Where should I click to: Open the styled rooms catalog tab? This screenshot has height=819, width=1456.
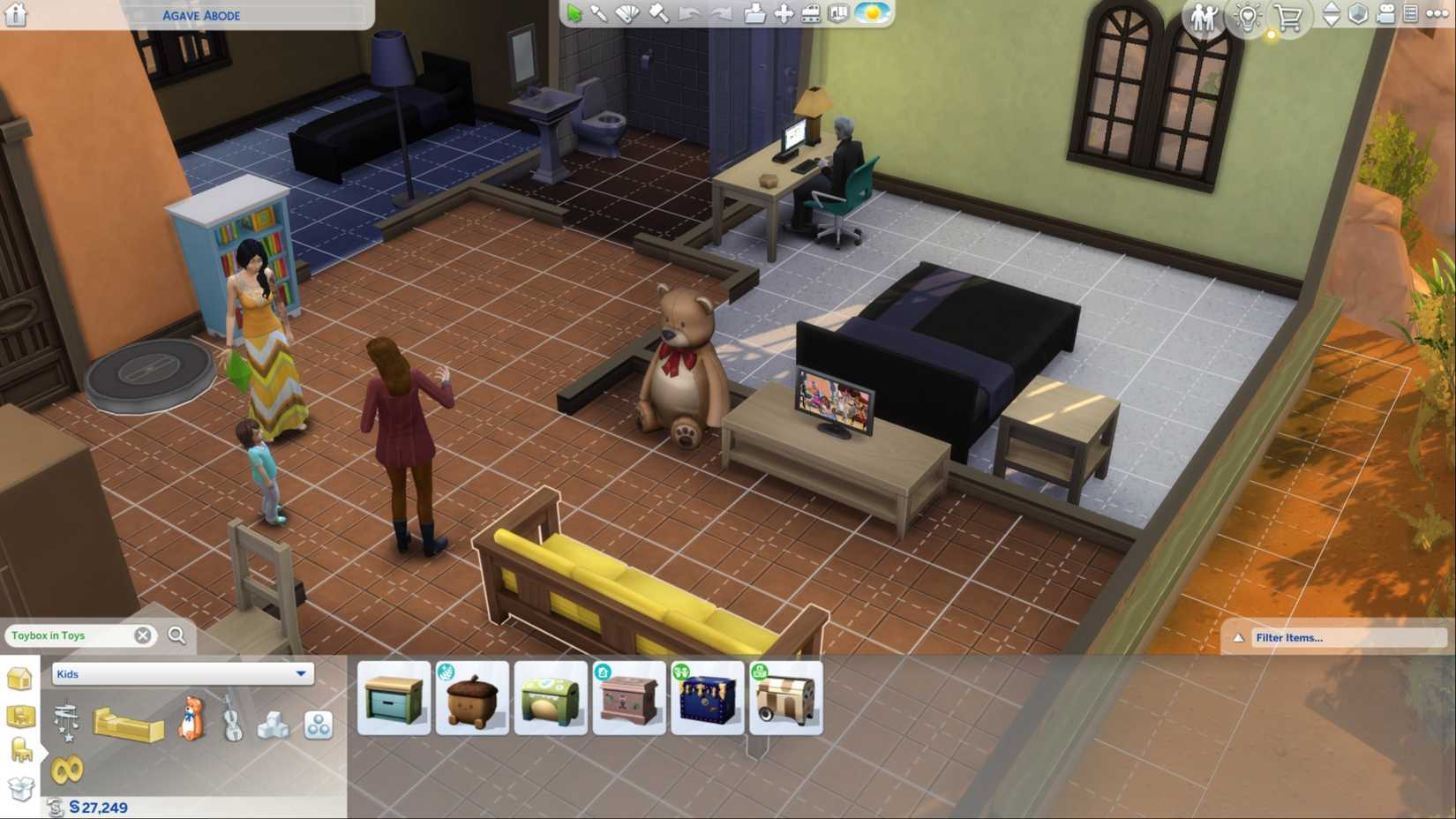tap(21, 717)
